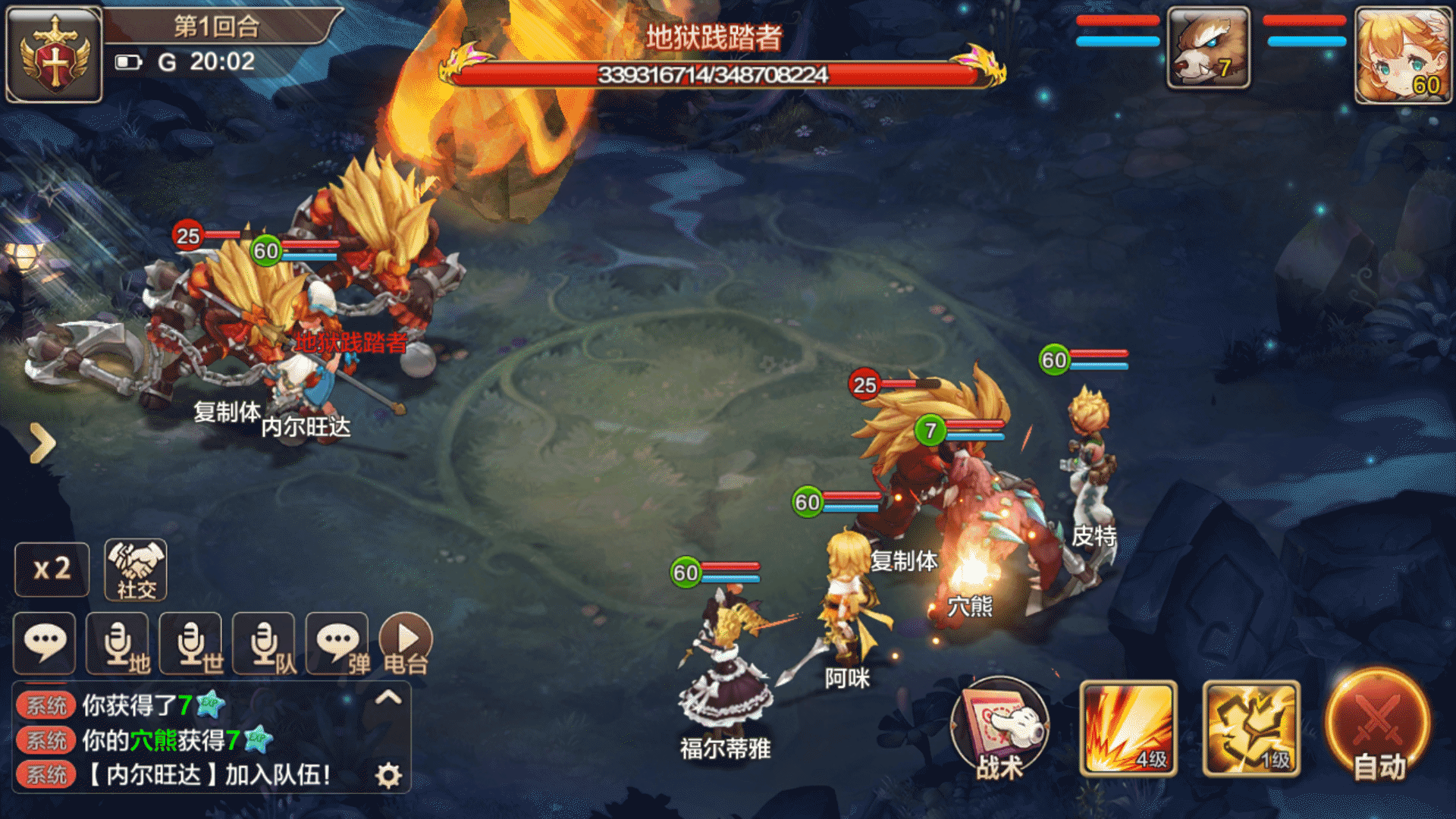
Task: Toggle the 弹 bullet comments button
Action: (337, 644)
